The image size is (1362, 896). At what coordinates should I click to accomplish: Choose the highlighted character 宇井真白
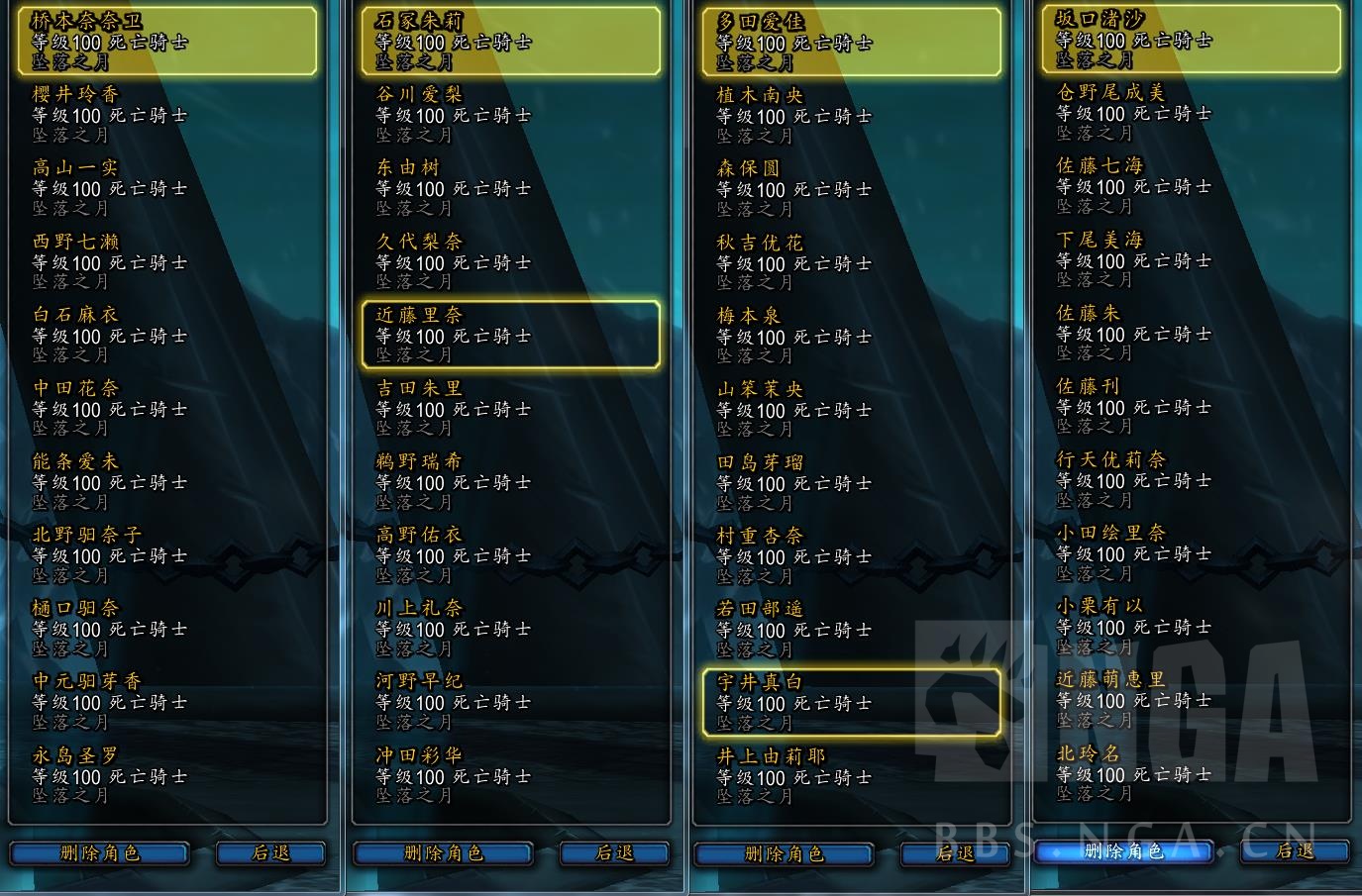(x=853, y=702)
